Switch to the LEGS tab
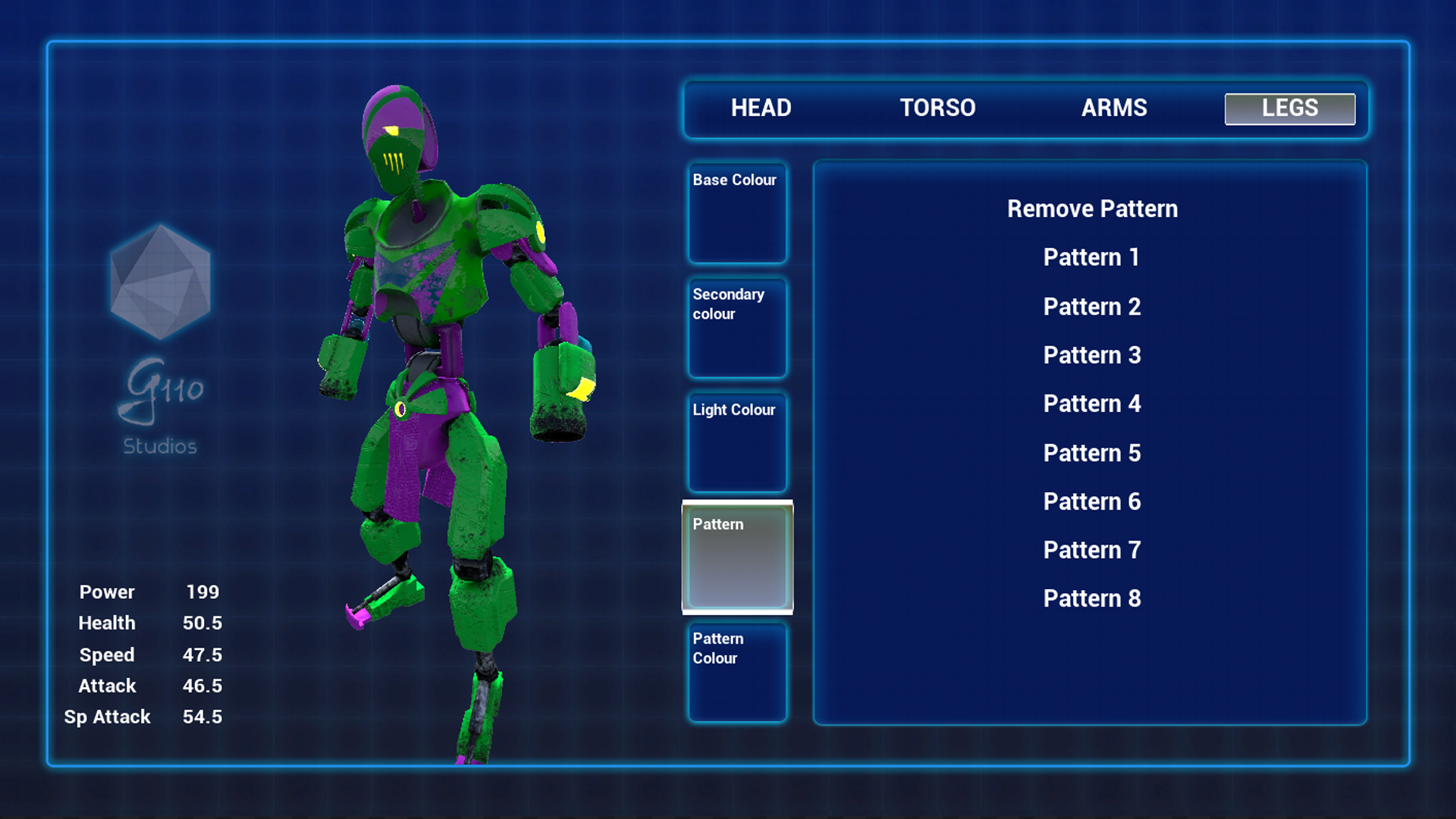Screen dimensions: 1456x819 click(1289, 108)
